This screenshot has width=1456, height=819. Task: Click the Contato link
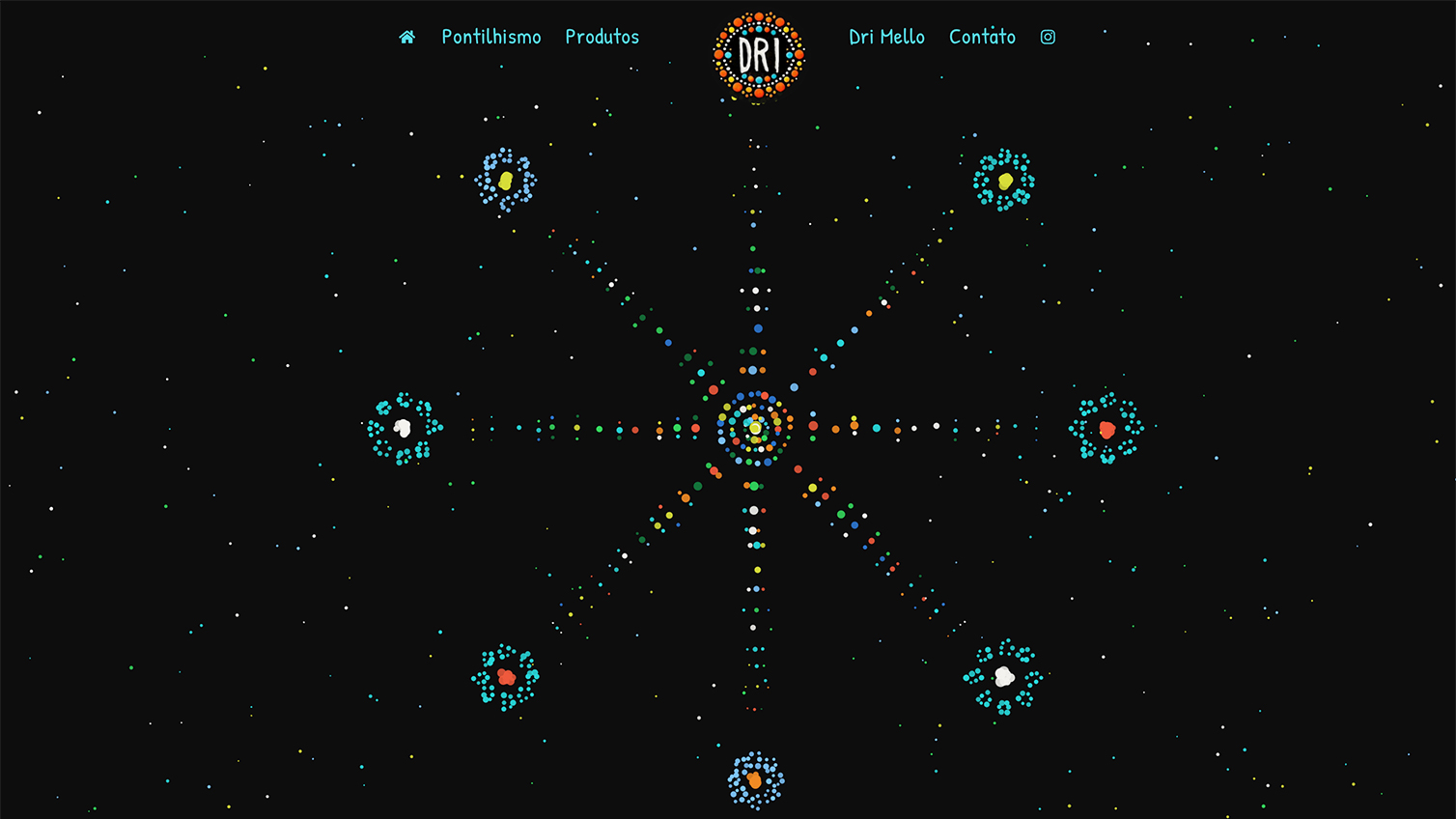982,37
